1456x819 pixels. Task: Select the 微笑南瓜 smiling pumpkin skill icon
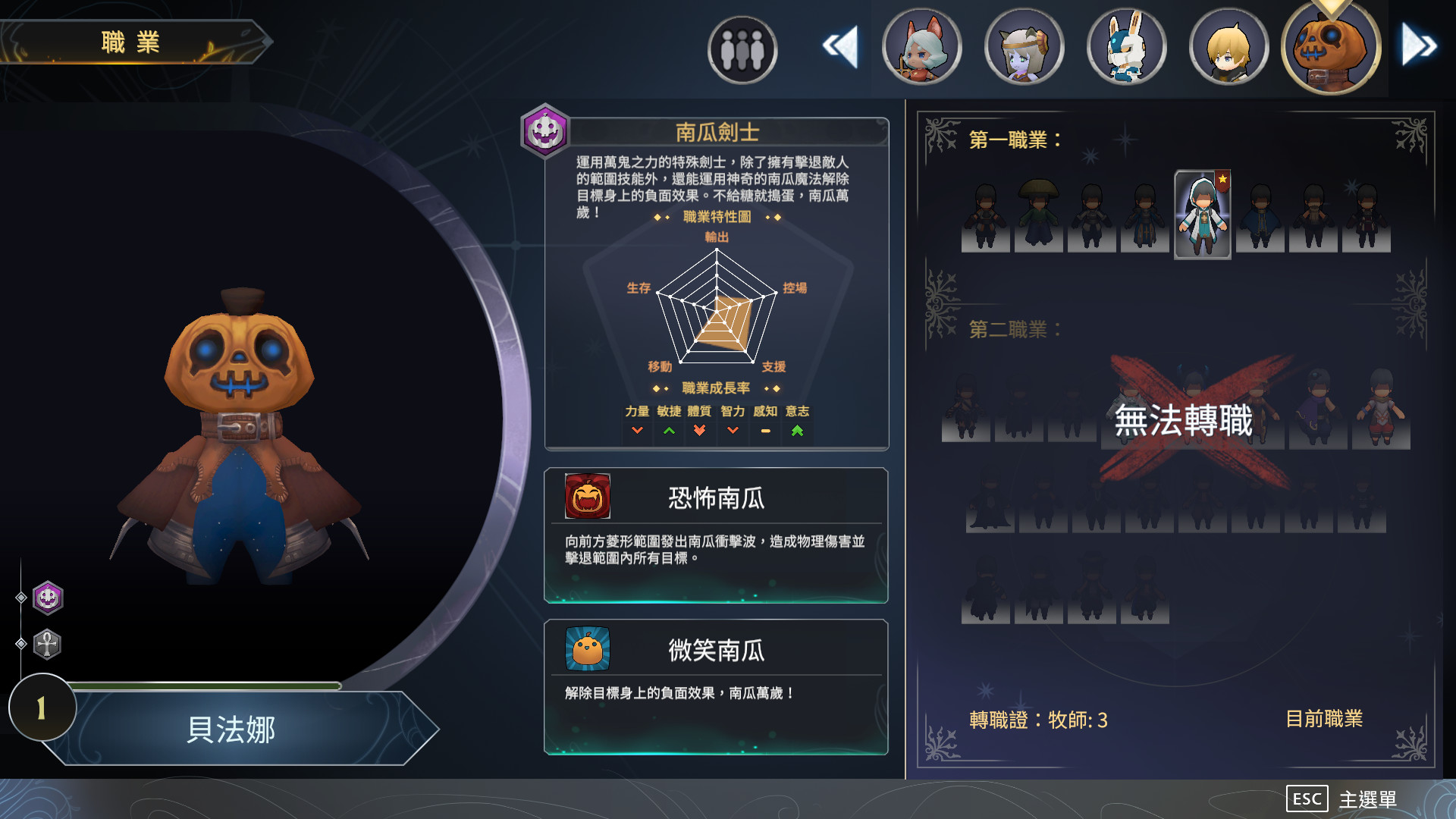point(586,649)
